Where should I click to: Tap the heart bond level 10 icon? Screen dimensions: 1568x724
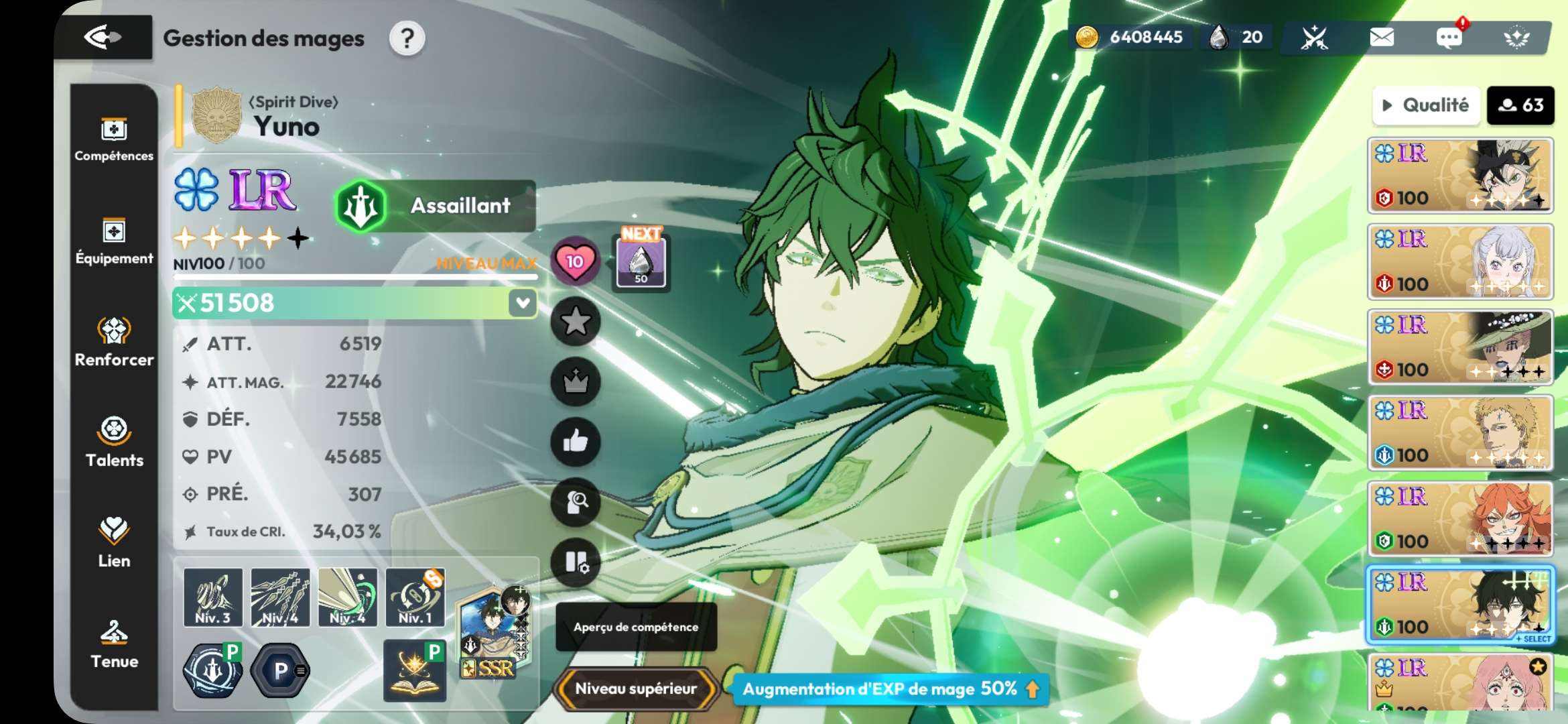pos(575,261)
